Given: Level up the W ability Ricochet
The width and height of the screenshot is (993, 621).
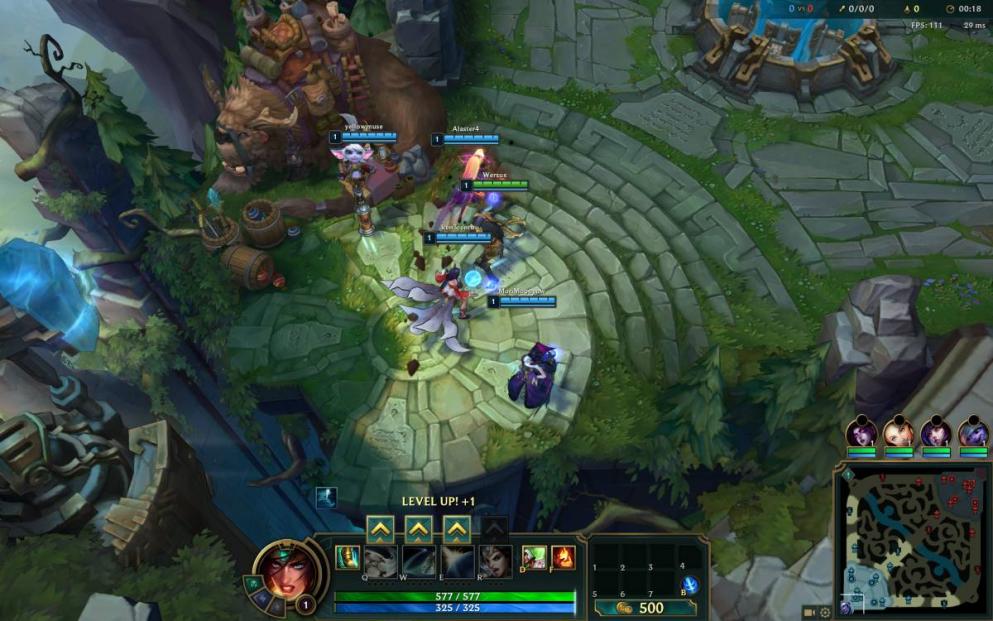Looking at the screenshot, I should (x=418, y=528).
